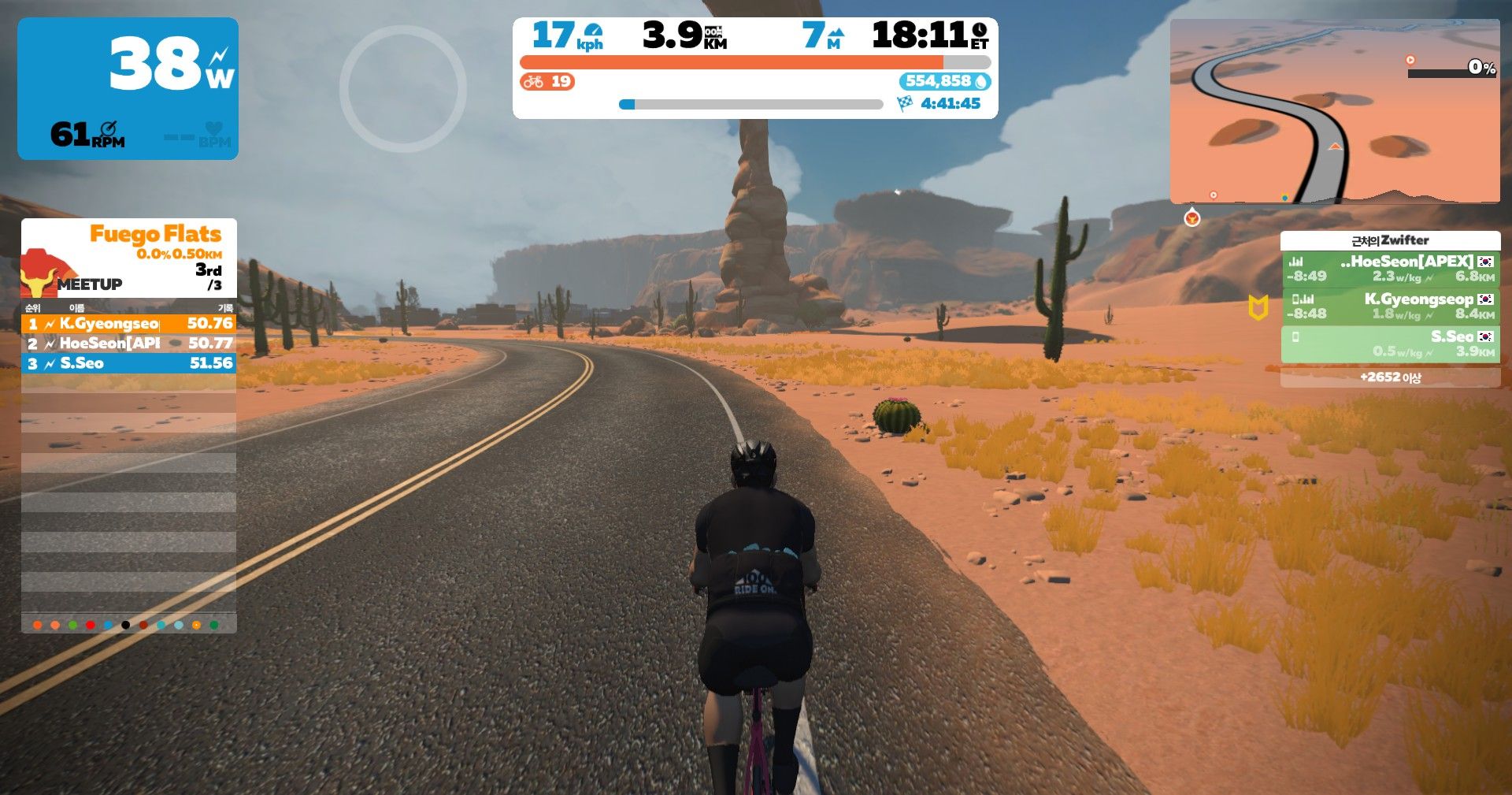Select S.Seo in the nearby Zwifters list

tap(1390, 344)
